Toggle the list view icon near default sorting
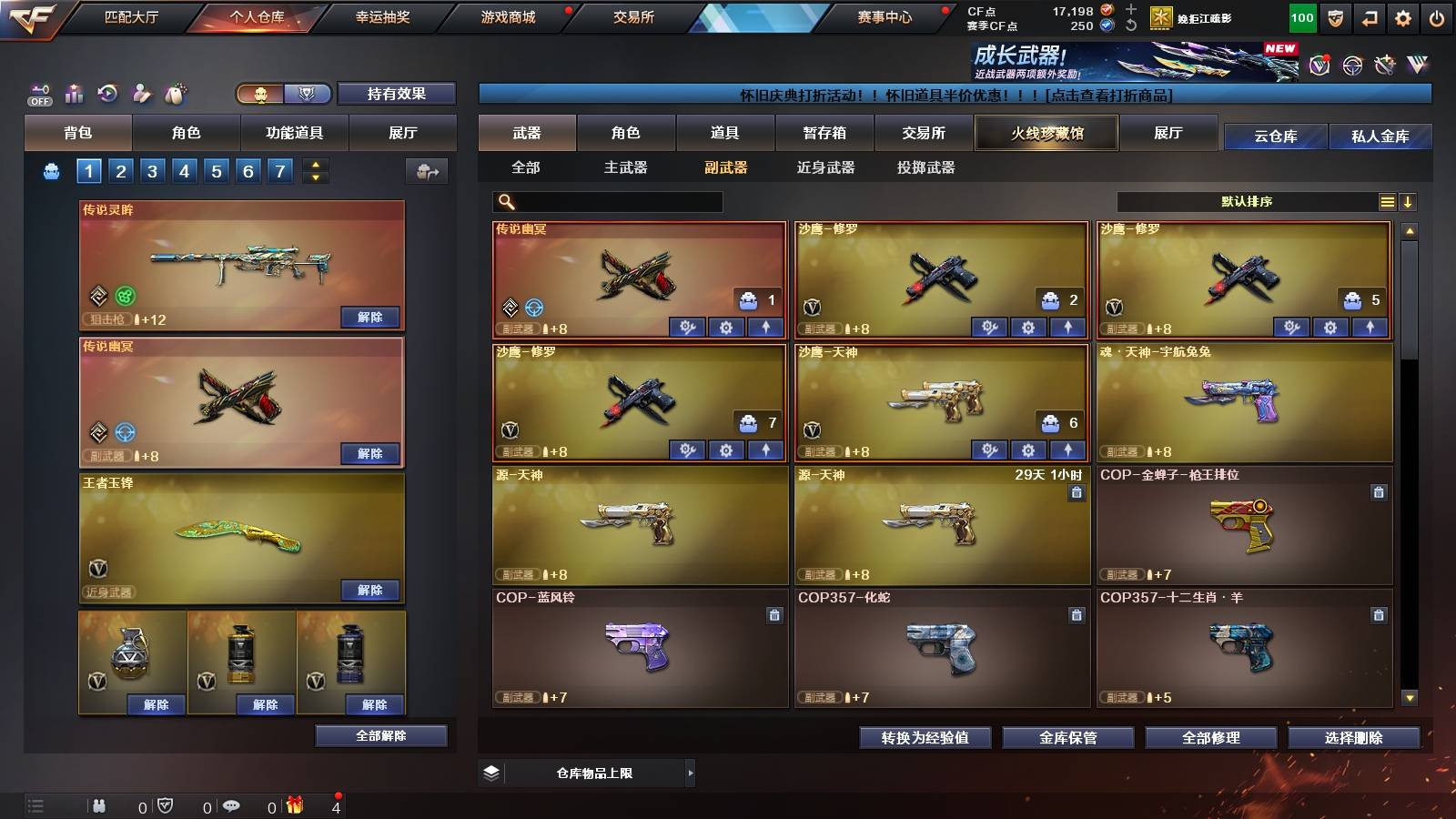The image size is (1456, 819). click(1387, 201)
